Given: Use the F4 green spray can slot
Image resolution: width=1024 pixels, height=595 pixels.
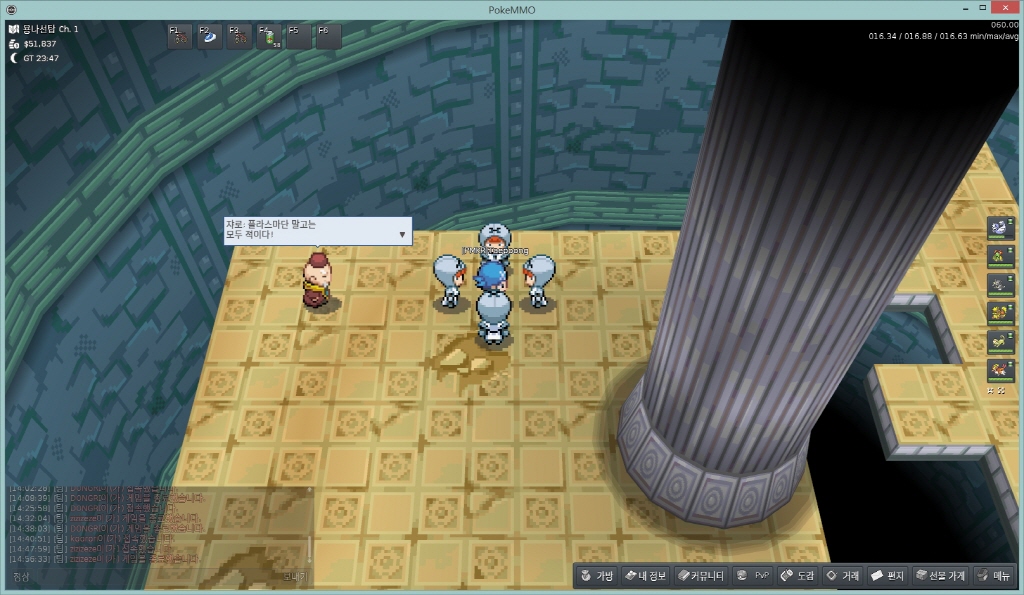Looking at the screenshot, I should 269,37.
